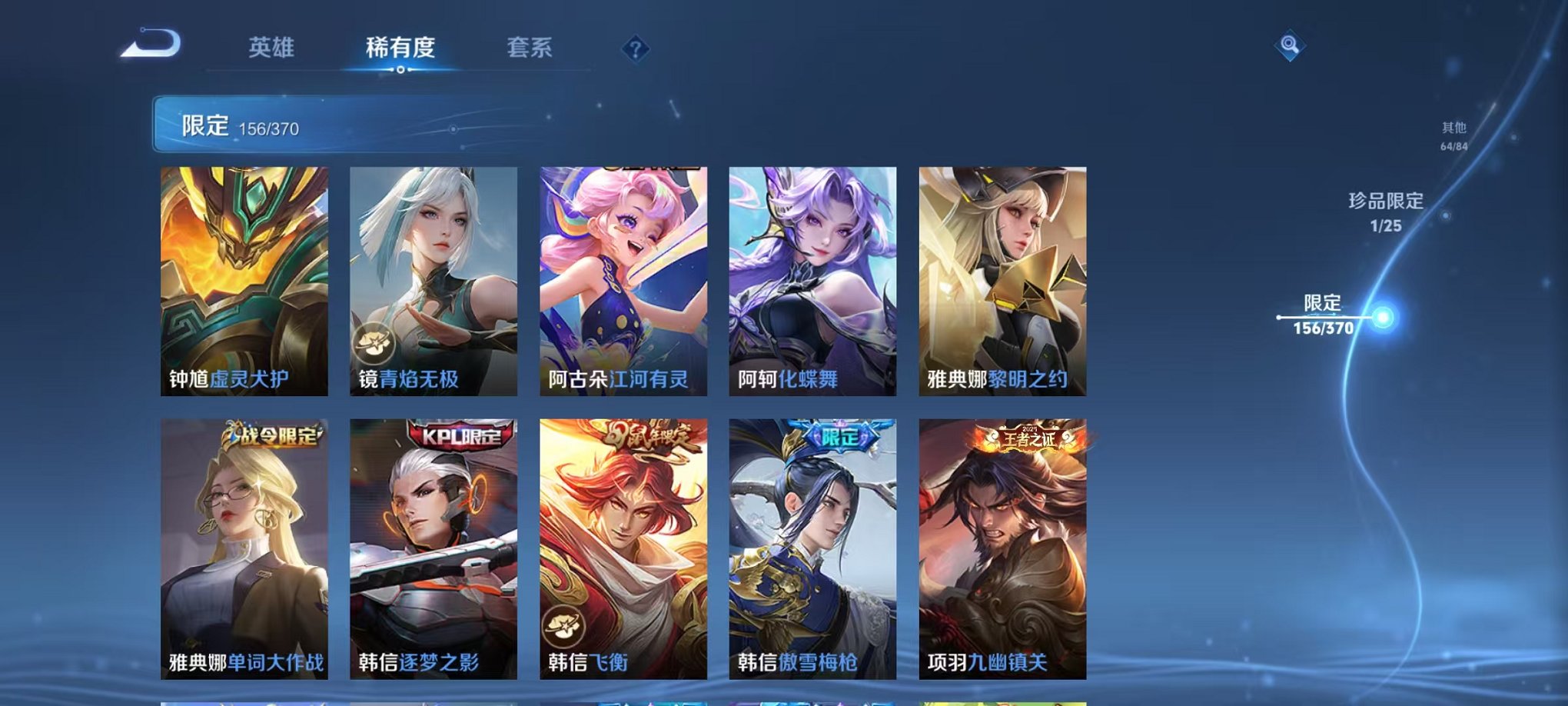The height and width of the screenshot is (706, 1568).
Task: Click the magnifier search icon top right
Action: [x=1291, y=46]
